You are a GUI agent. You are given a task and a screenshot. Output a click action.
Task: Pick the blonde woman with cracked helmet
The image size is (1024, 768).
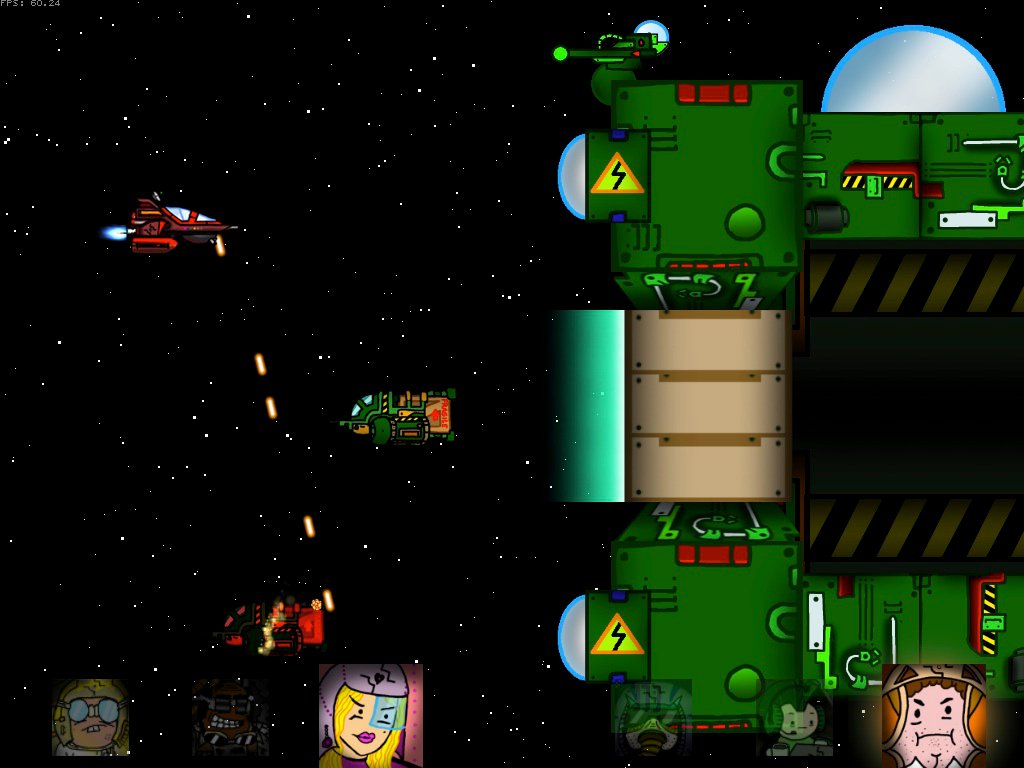pos(370,714)
